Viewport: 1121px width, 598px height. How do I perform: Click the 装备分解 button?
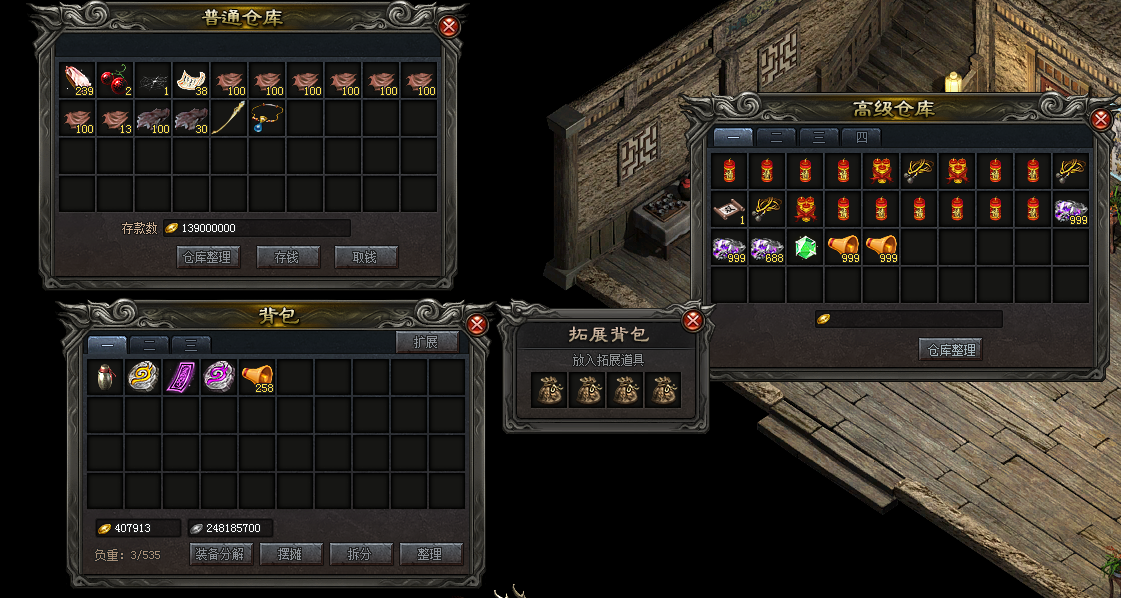click(220, 554)
